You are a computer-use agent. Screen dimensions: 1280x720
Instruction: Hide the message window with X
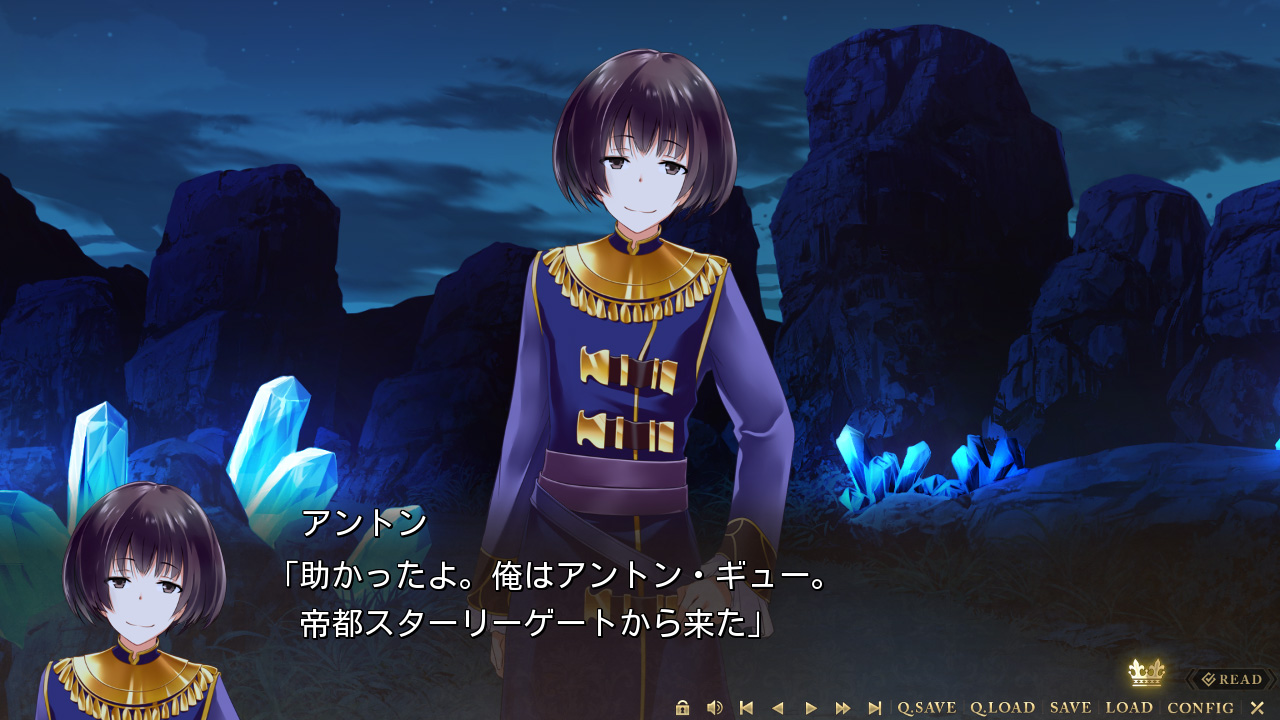1257,708
